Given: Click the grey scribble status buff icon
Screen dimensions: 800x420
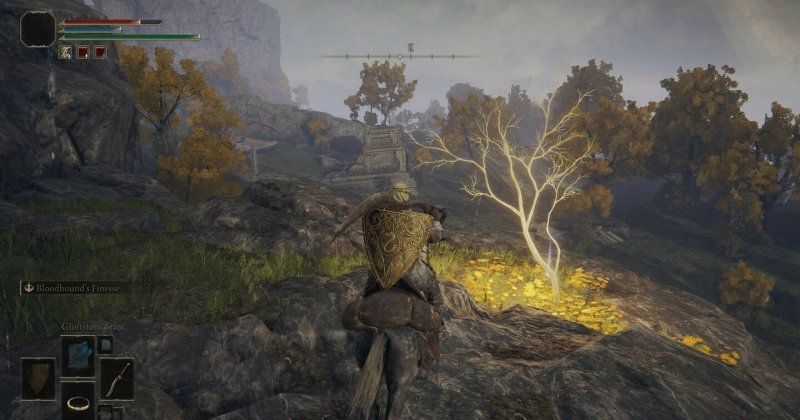Looking at the screenshot, I should point(65,51).
